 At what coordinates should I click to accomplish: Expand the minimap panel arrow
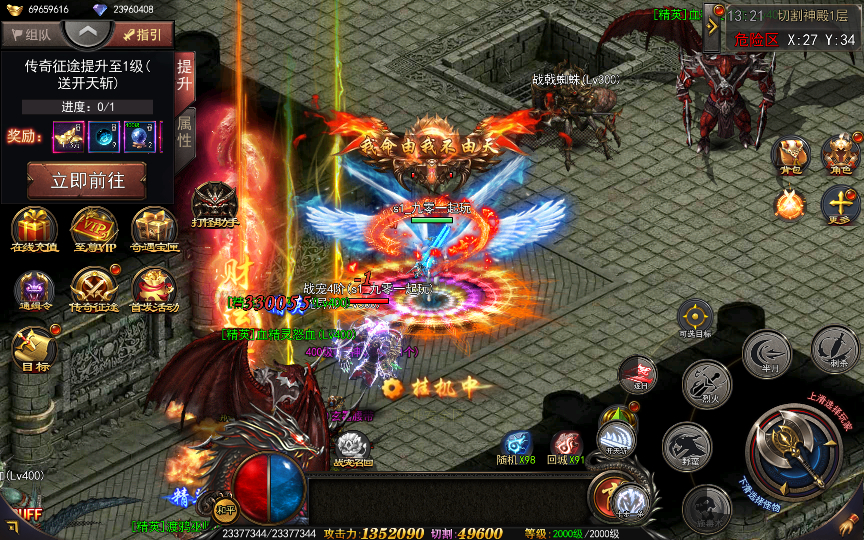pyautogui.click(x=713, y=27)
